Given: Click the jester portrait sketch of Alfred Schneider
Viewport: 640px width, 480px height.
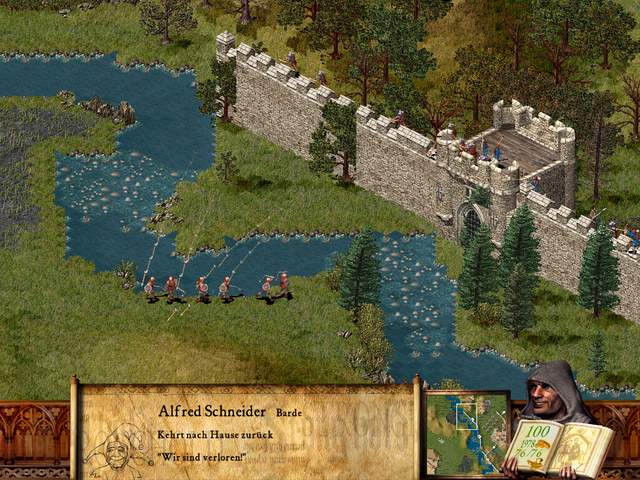Looking at the screenshot, I should point(119,449).
